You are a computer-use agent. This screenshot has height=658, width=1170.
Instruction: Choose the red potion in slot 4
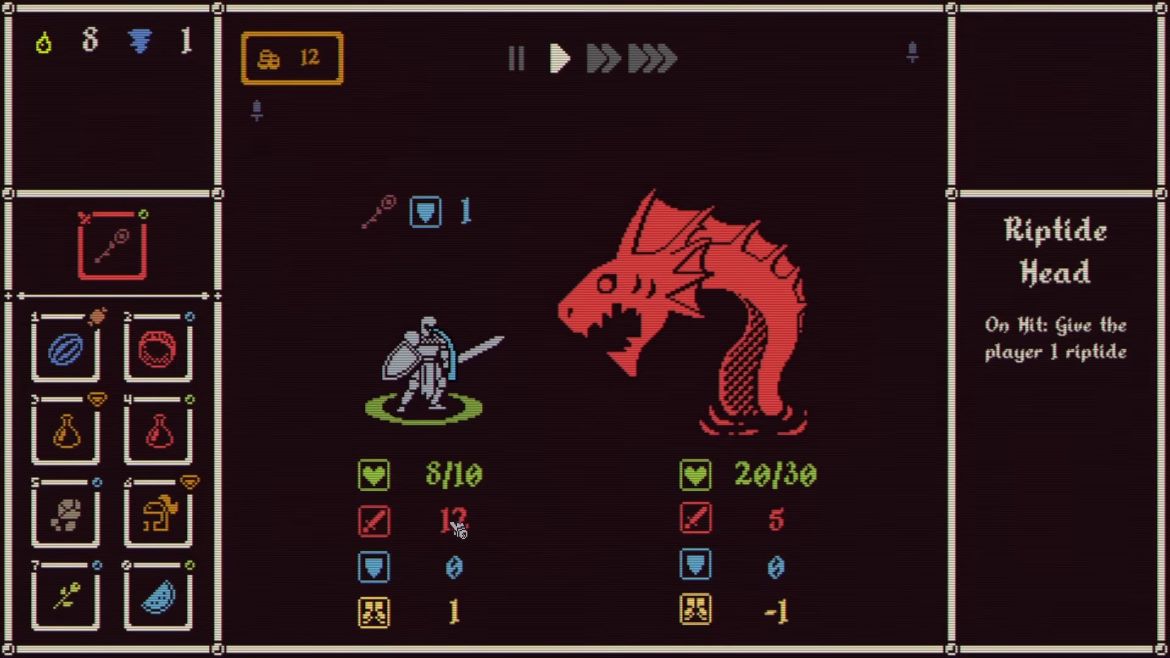pyautogui.click(x=158, y=432)
